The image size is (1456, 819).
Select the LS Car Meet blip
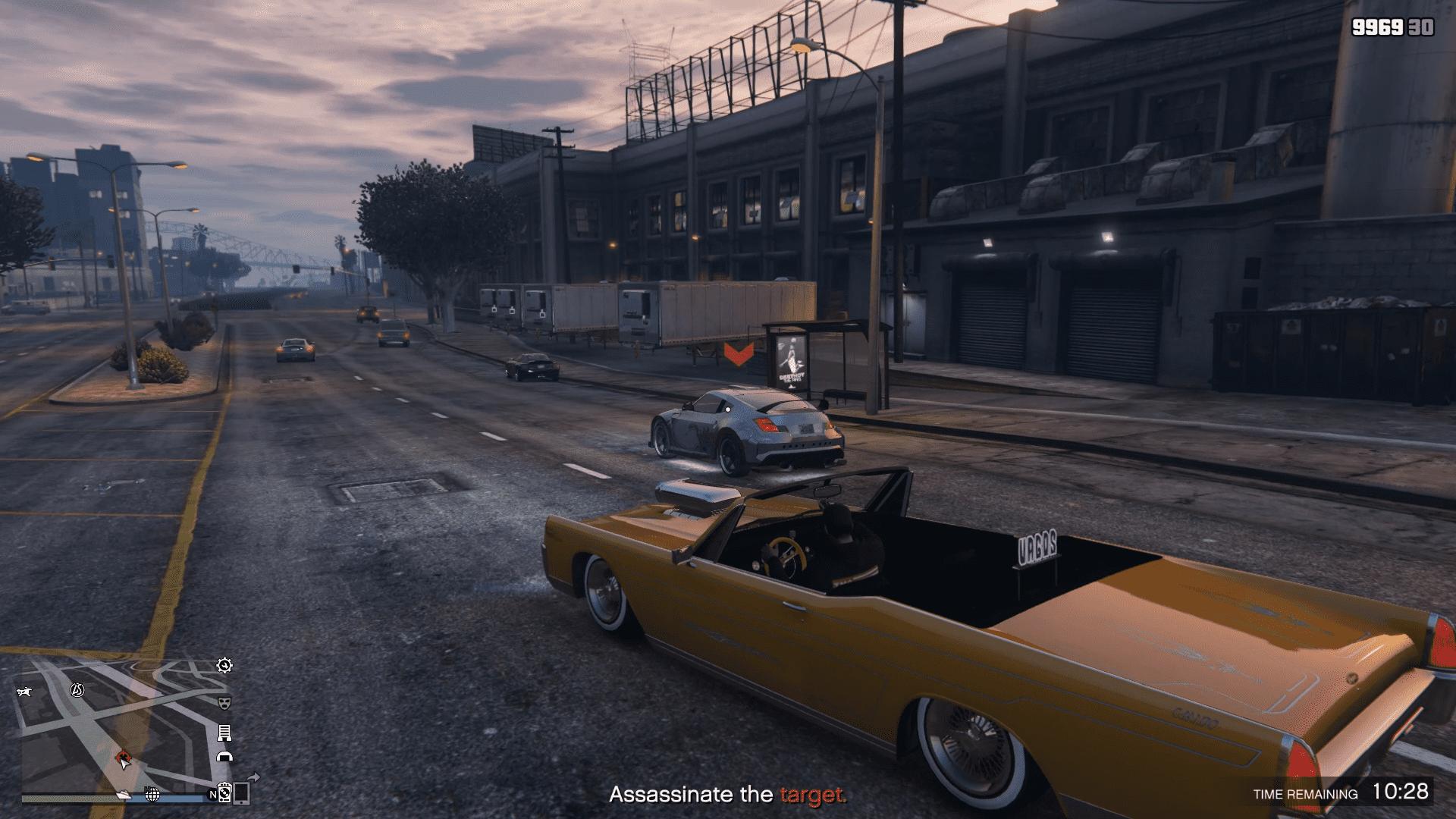[x=77, y=689]
